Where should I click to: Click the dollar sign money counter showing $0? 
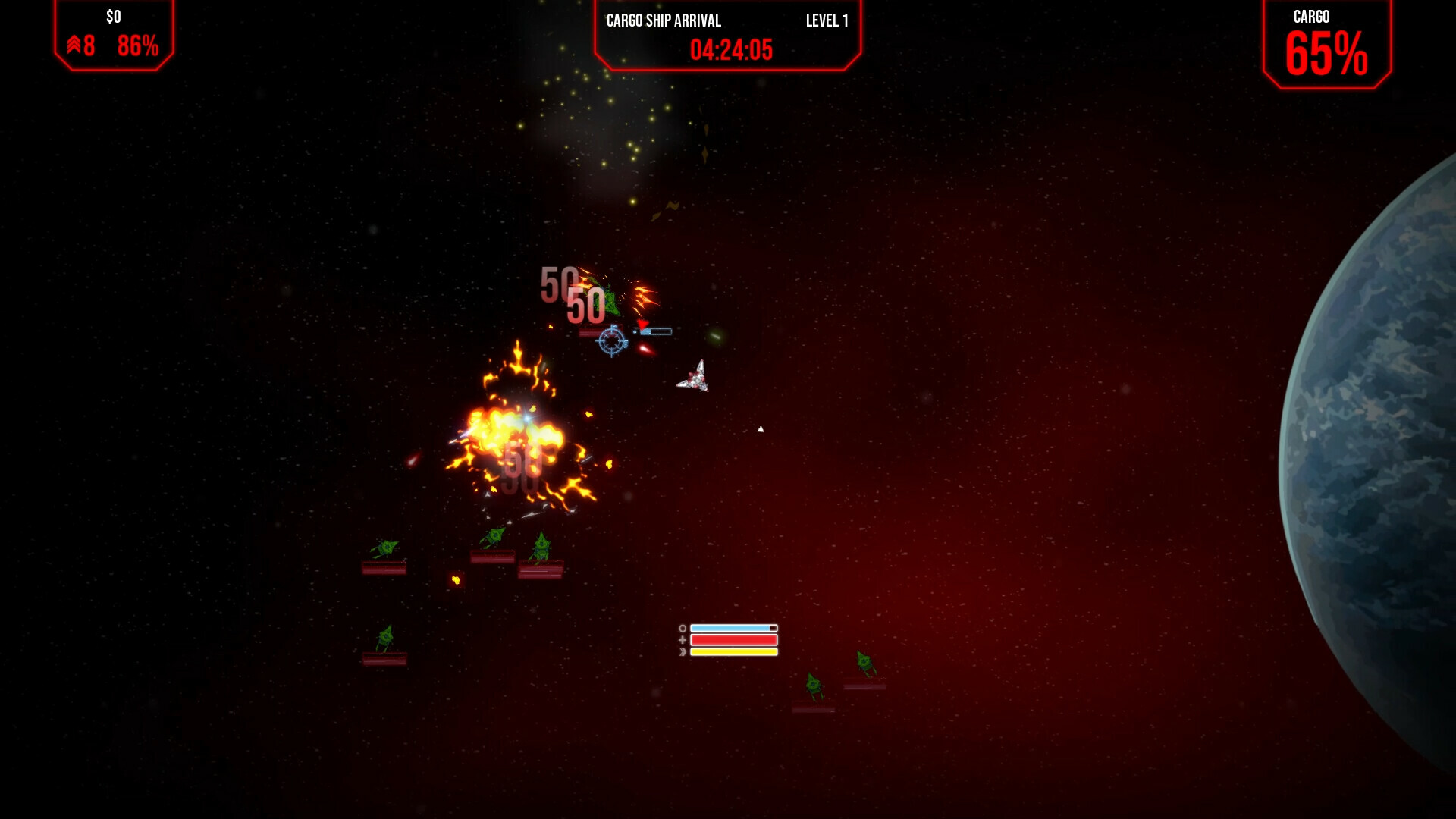[112, 17]
